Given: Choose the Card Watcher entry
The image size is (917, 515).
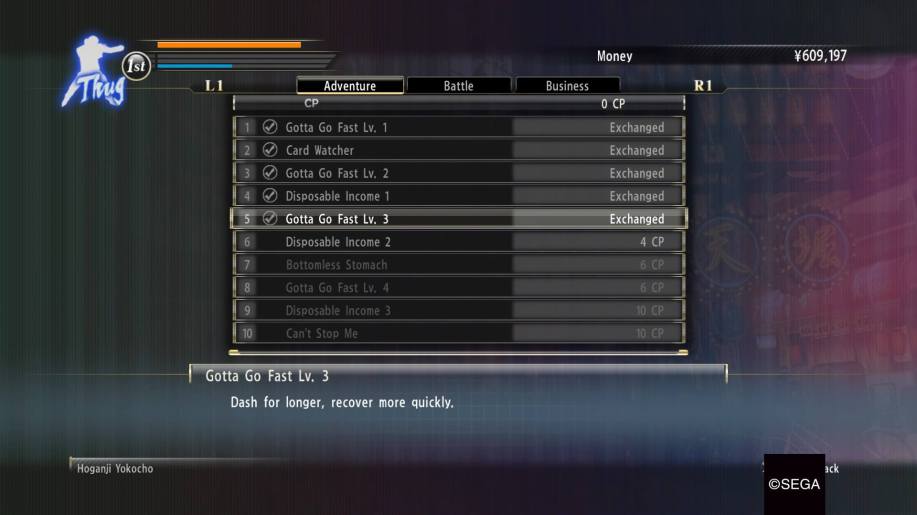Looking at the screenshot, I should (x=460, y=150).
